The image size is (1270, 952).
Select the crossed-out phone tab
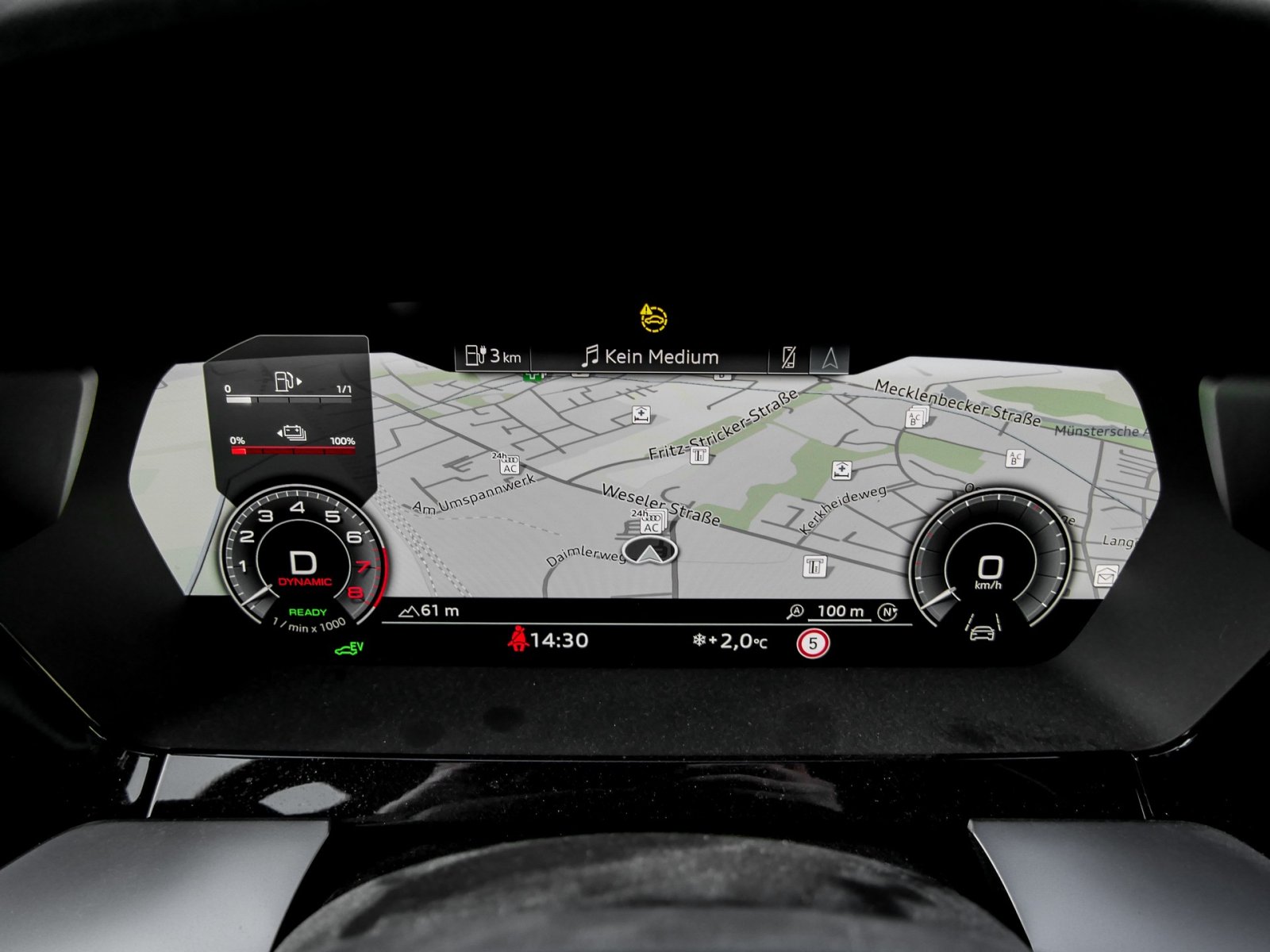[788, 358]
